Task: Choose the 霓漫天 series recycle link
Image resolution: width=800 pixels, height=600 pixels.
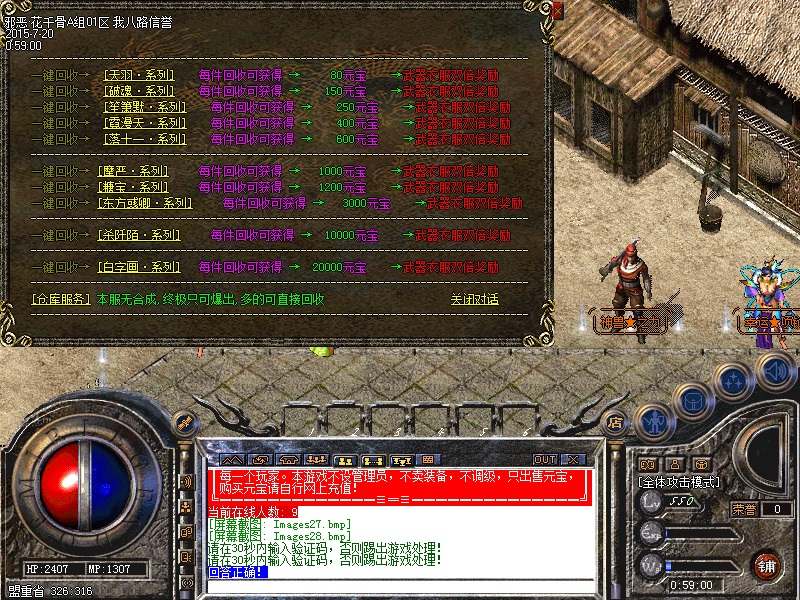Action: click(146, 123)
